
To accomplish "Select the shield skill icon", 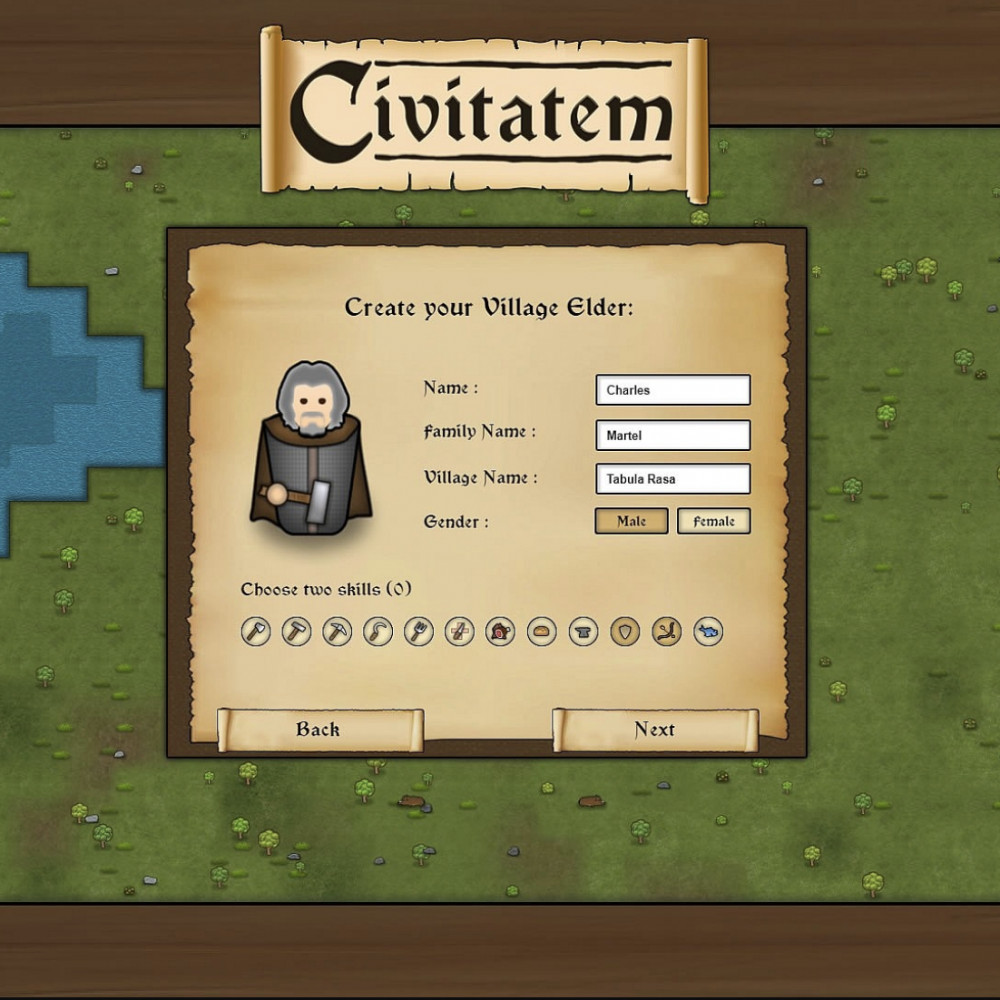I will (x=625, y=631).
